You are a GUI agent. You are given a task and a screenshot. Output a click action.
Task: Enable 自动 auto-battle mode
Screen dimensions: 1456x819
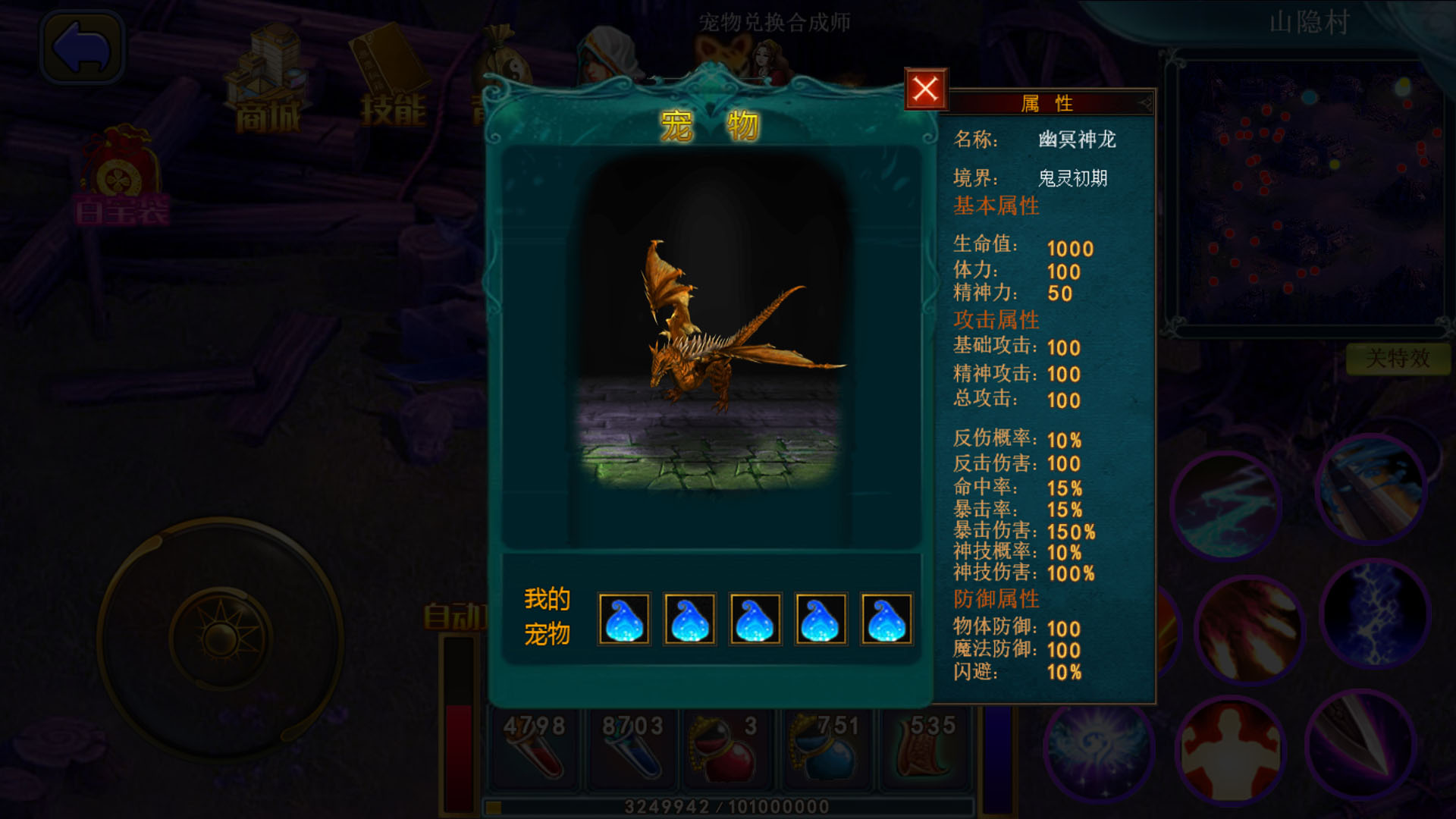(455, 616)
